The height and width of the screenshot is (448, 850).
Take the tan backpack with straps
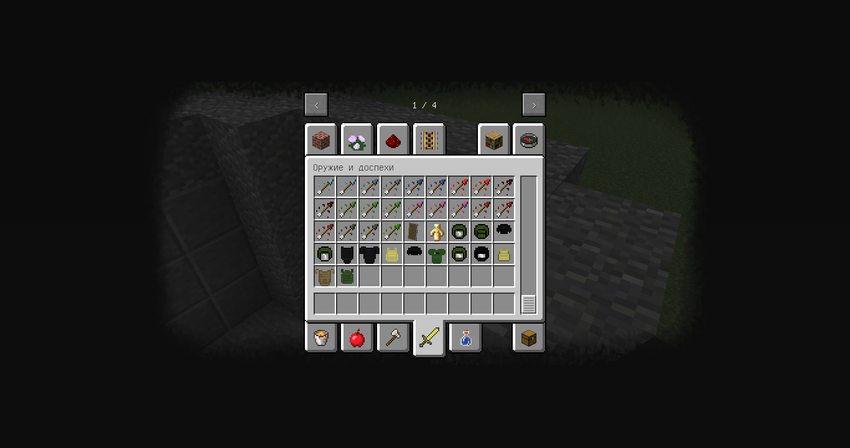coord(325,276)
